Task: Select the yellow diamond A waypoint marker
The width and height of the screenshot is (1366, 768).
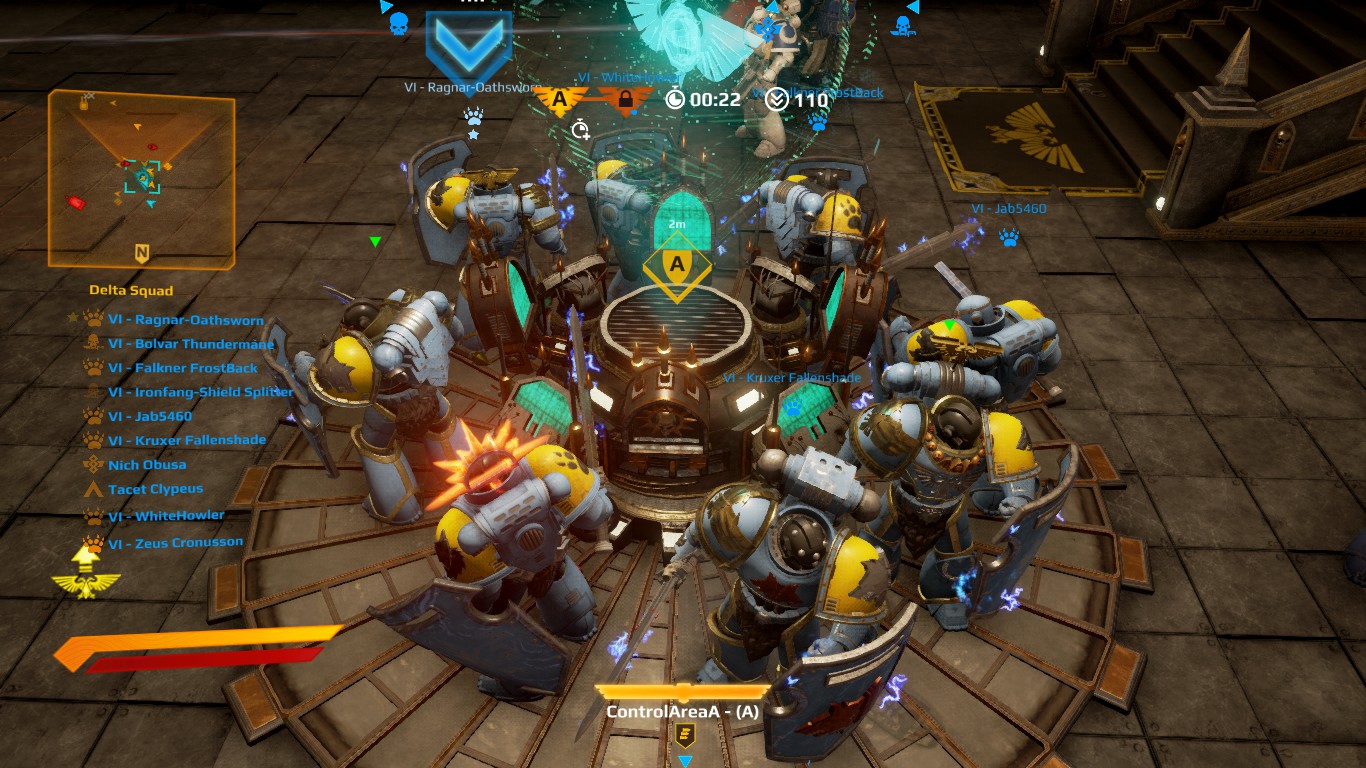Action: [677, 266]
